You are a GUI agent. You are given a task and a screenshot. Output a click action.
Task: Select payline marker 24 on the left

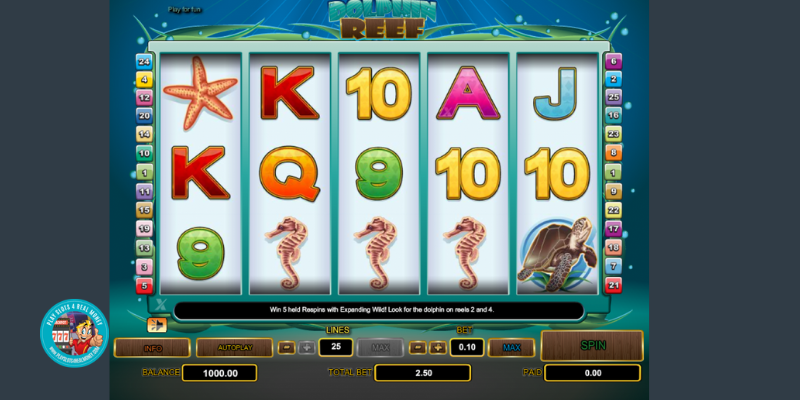(x=144, y=61)
